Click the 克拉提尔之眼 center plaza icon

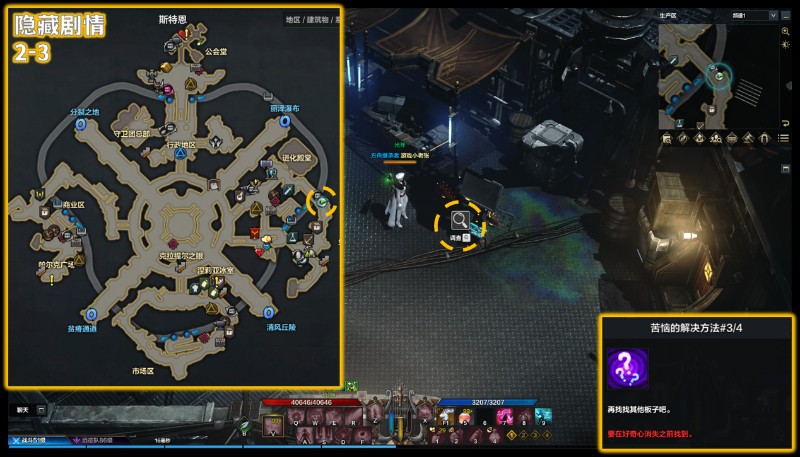coord(175,243)
